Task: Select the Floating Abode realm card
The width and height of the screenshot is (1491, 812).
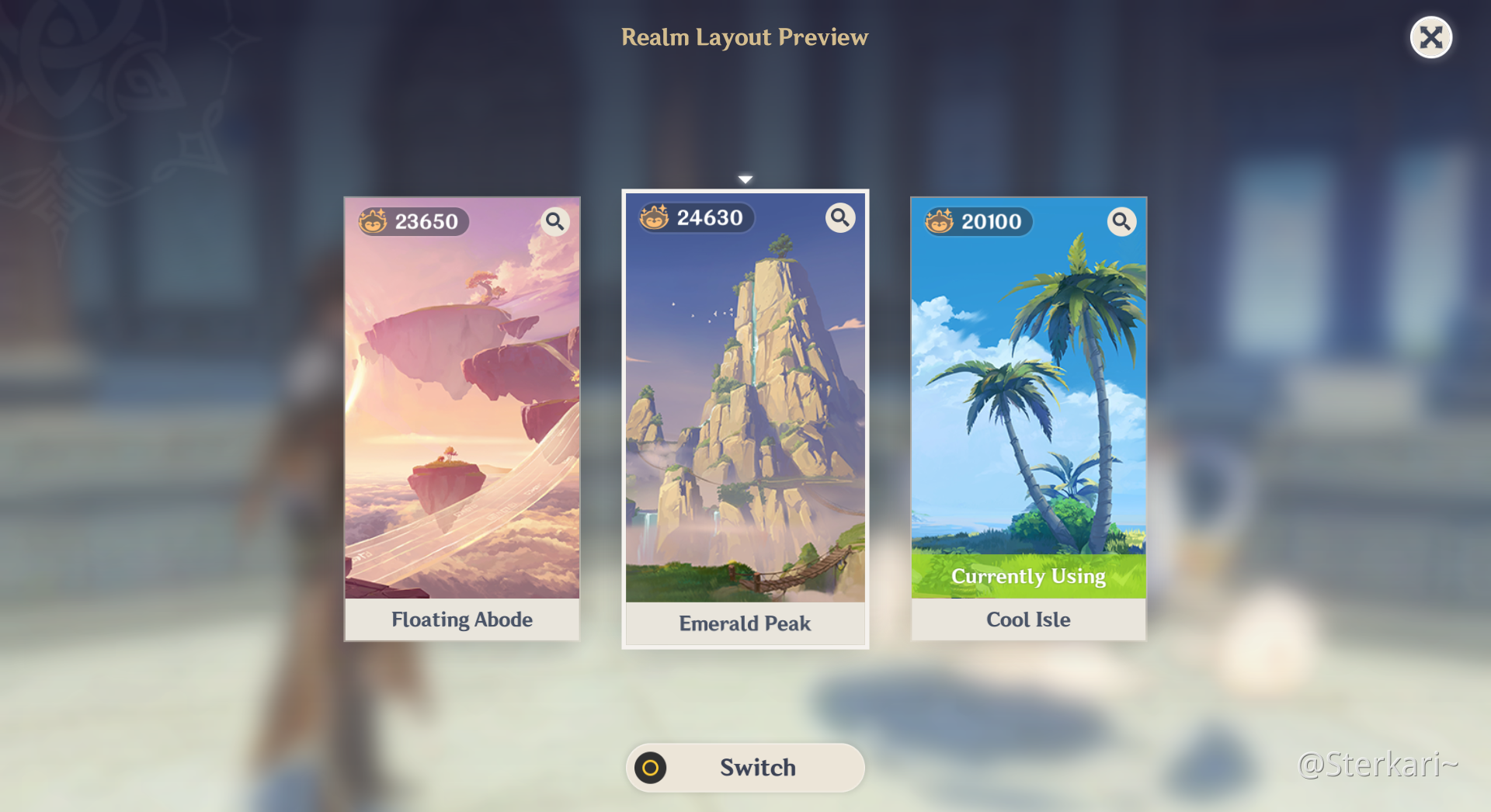Action: coord(462,419)
